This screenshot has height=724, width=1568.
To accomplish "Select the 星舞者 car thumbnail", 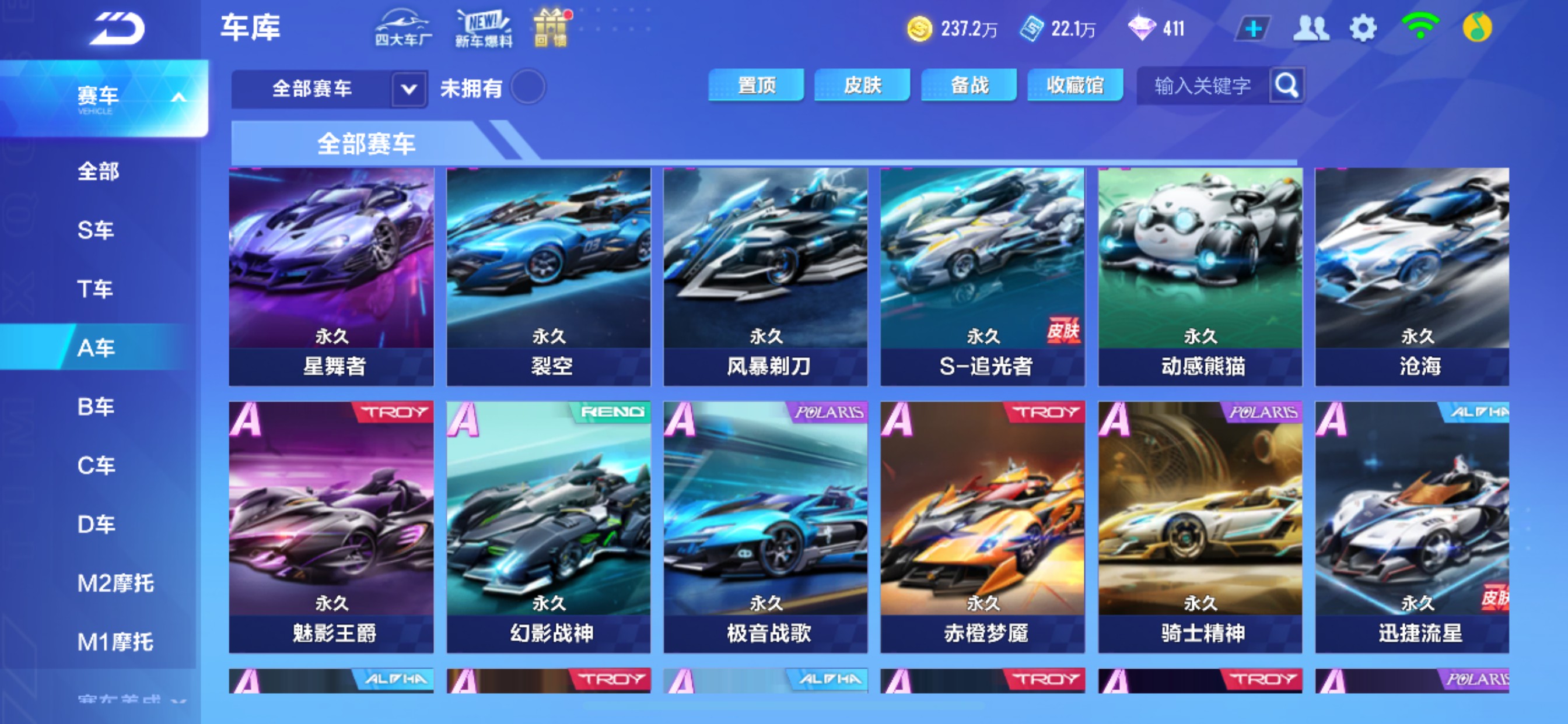I will [x=331, y=274].
